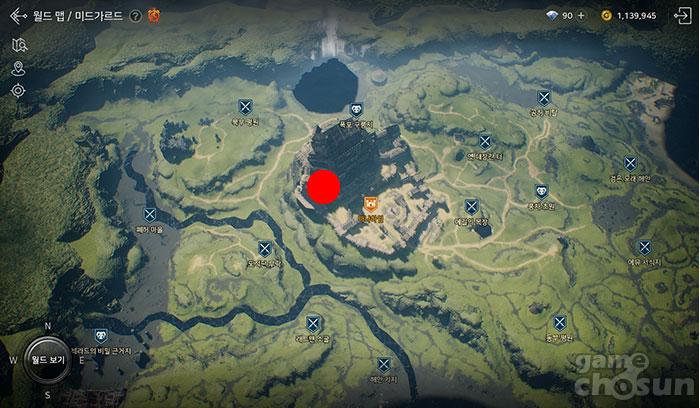The height and width of the screenshot is (408, 700).
Task: Choose the 동쪽 평원 map marker
Action: pyautogui.click(x=560, y=323)
